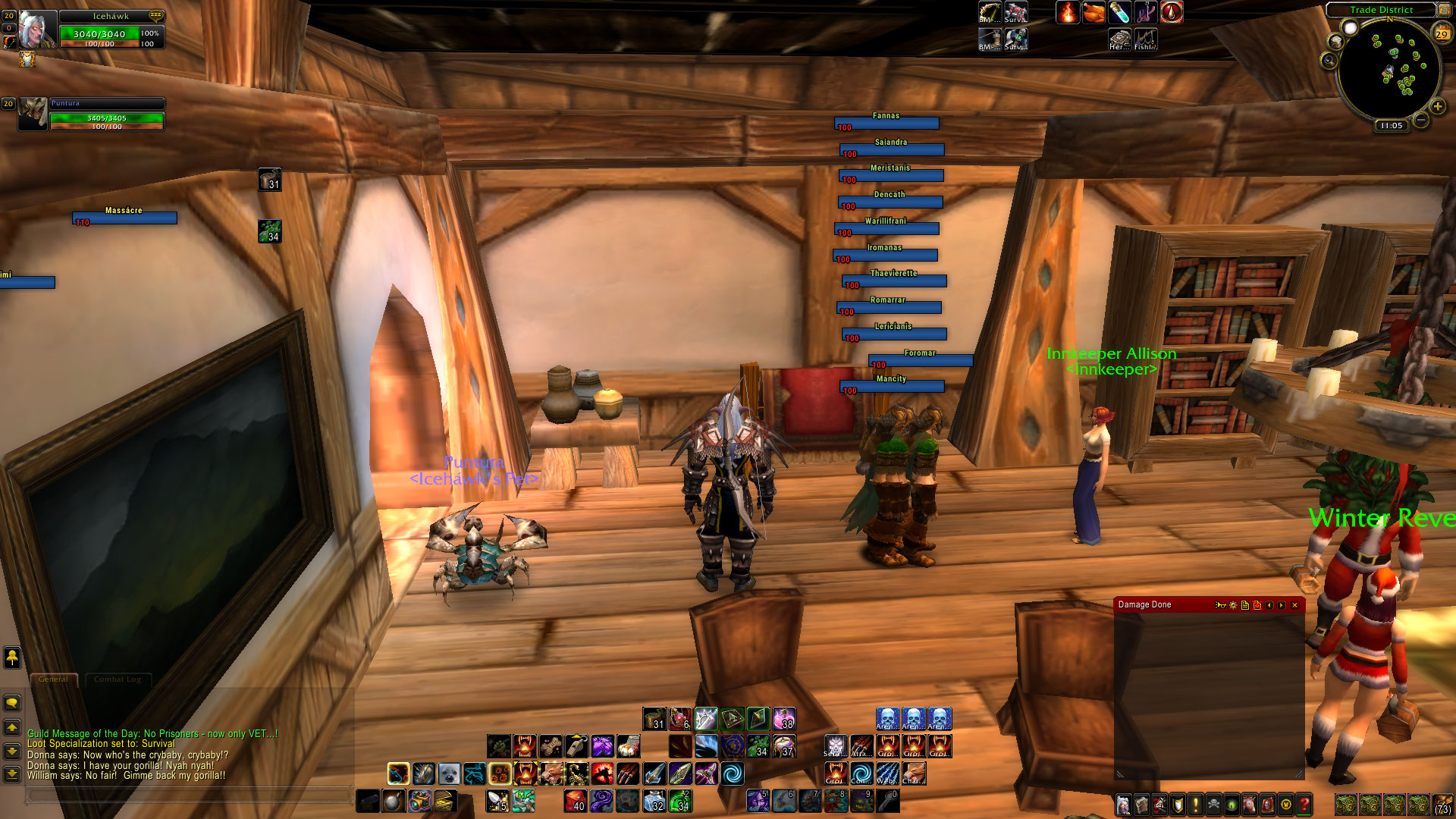Open the quest log exclamation mark button

point(1196,804)
